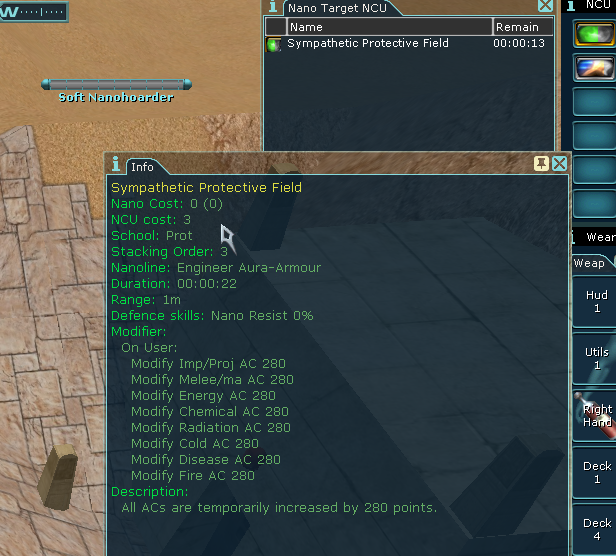Viewport: 616px width, 556px height.
Task: Sort the nano list by Remain column
Action: 521,27
